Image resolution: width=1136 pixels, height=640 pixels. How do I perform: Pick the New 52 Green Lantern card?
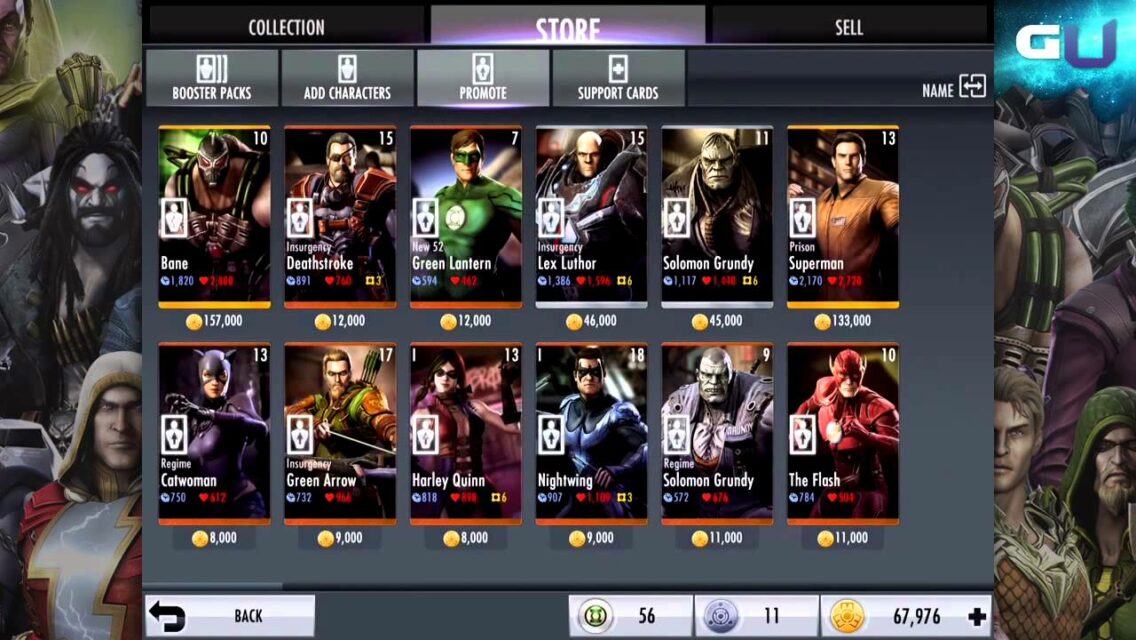tap(466, 216)
